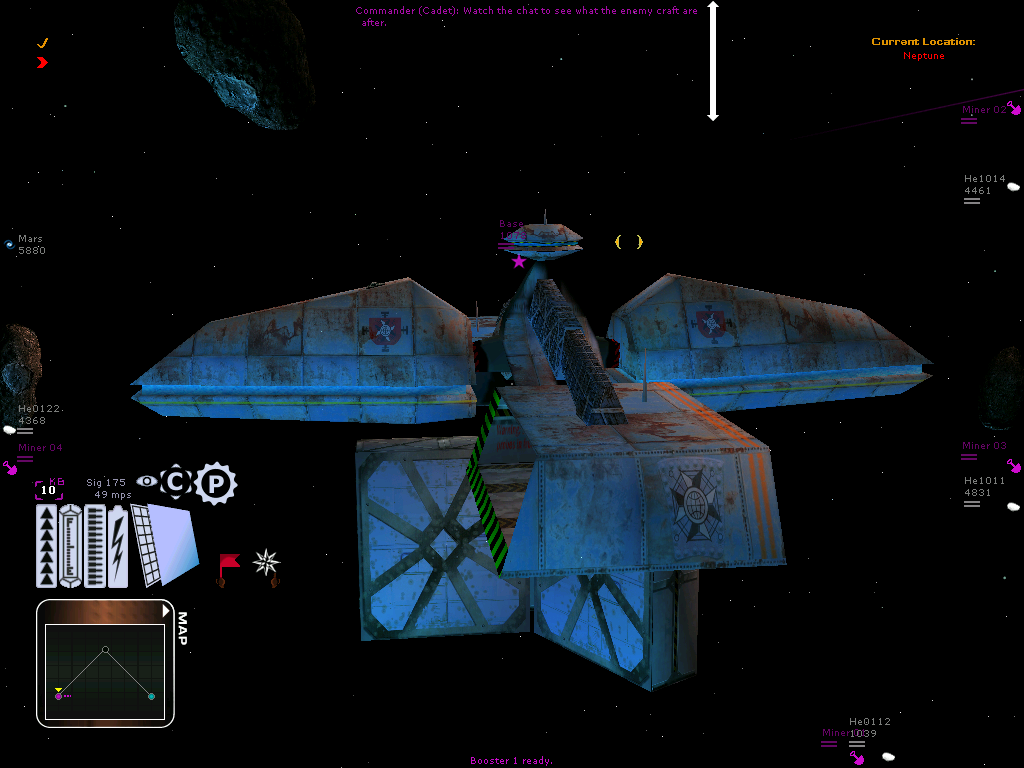Click the cyan sector node on the minimap

(151, 696)
